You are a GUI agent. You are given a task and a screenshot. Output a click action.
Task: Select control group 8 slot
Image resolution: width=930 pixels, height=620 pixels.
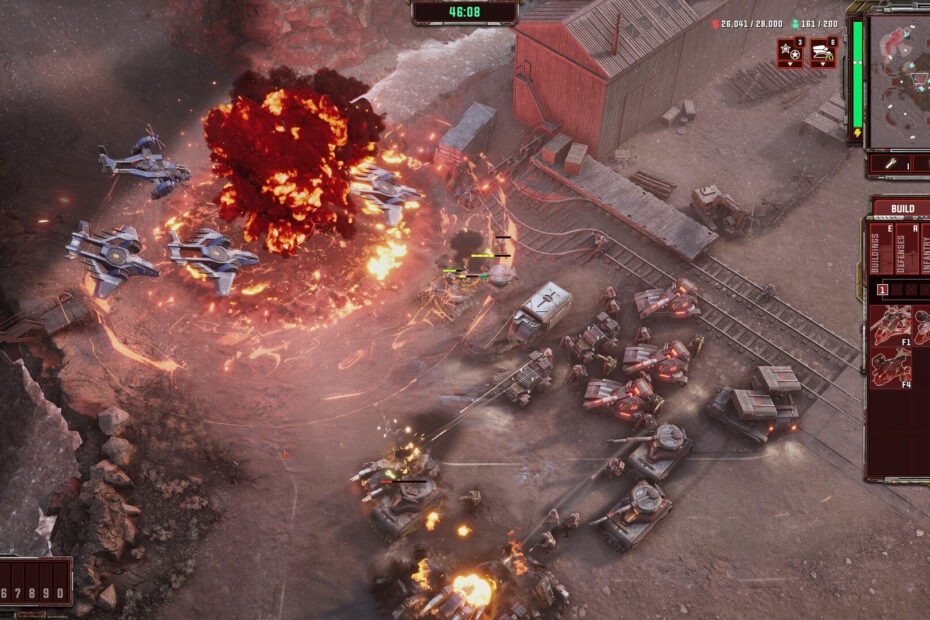pyautogui.click(x=31, y=593)
